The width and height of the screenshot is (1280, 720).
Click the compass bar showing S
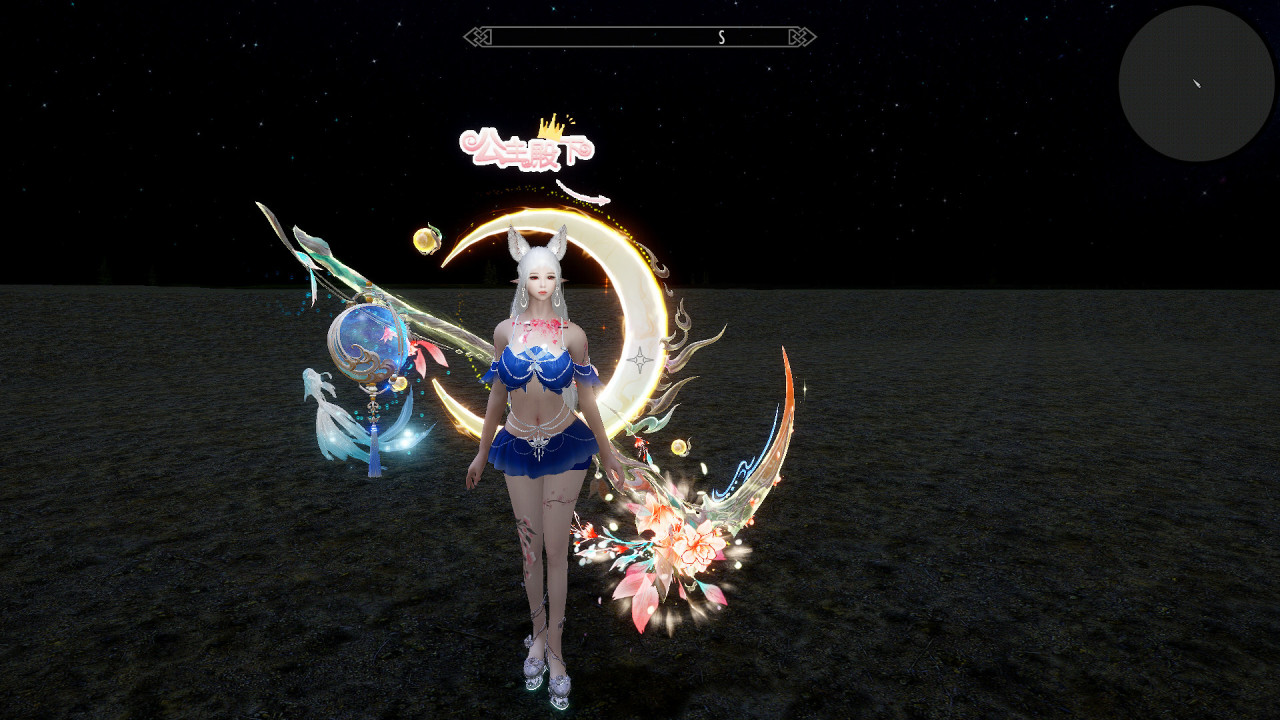(640, 37)
